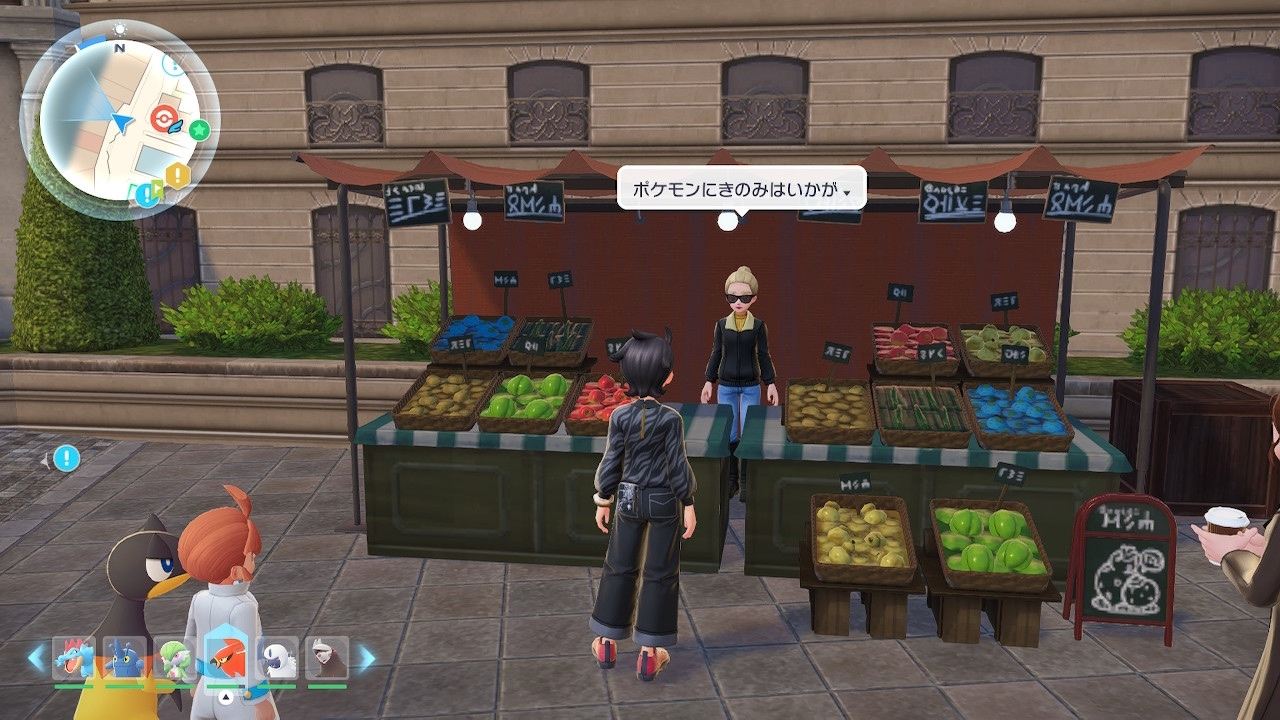Choose Feraligatr in the party bar
The width and height of the screenshot is (1280, 720).
coord(73,658)
